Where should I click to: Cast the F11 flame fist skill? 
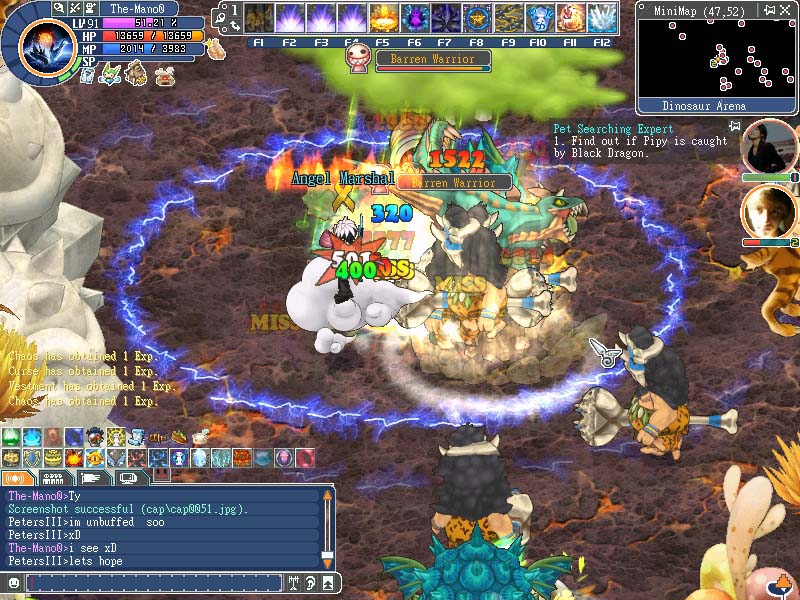click(571, 18)
